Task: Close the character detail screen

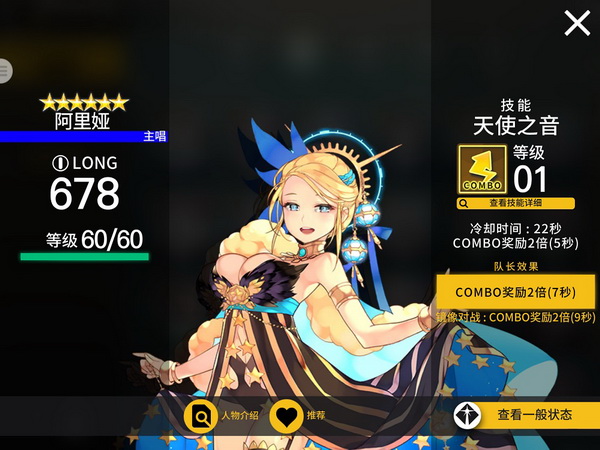Action: click(x=577, y=23)
